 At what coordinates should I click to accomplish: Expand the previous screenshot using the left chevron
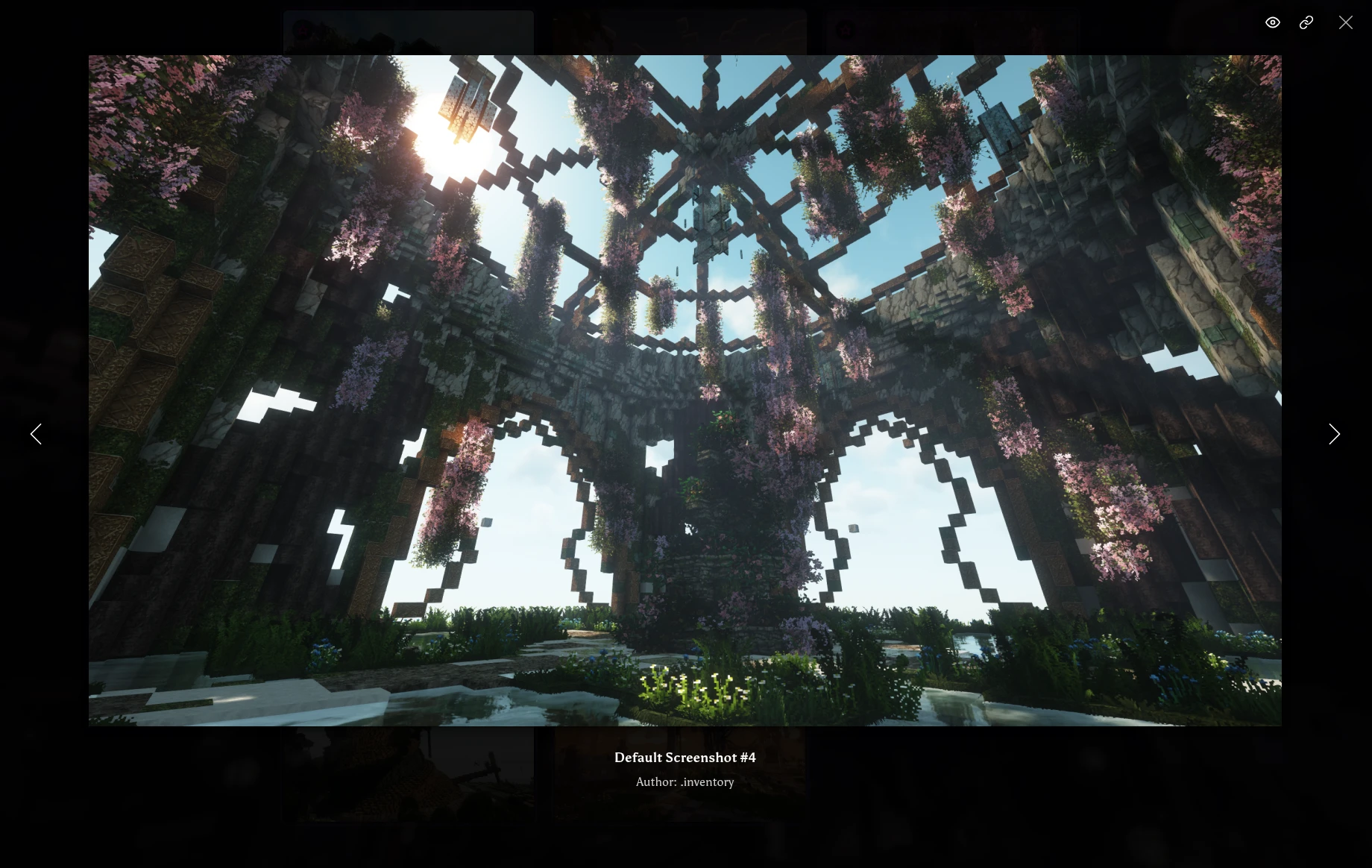36,434
